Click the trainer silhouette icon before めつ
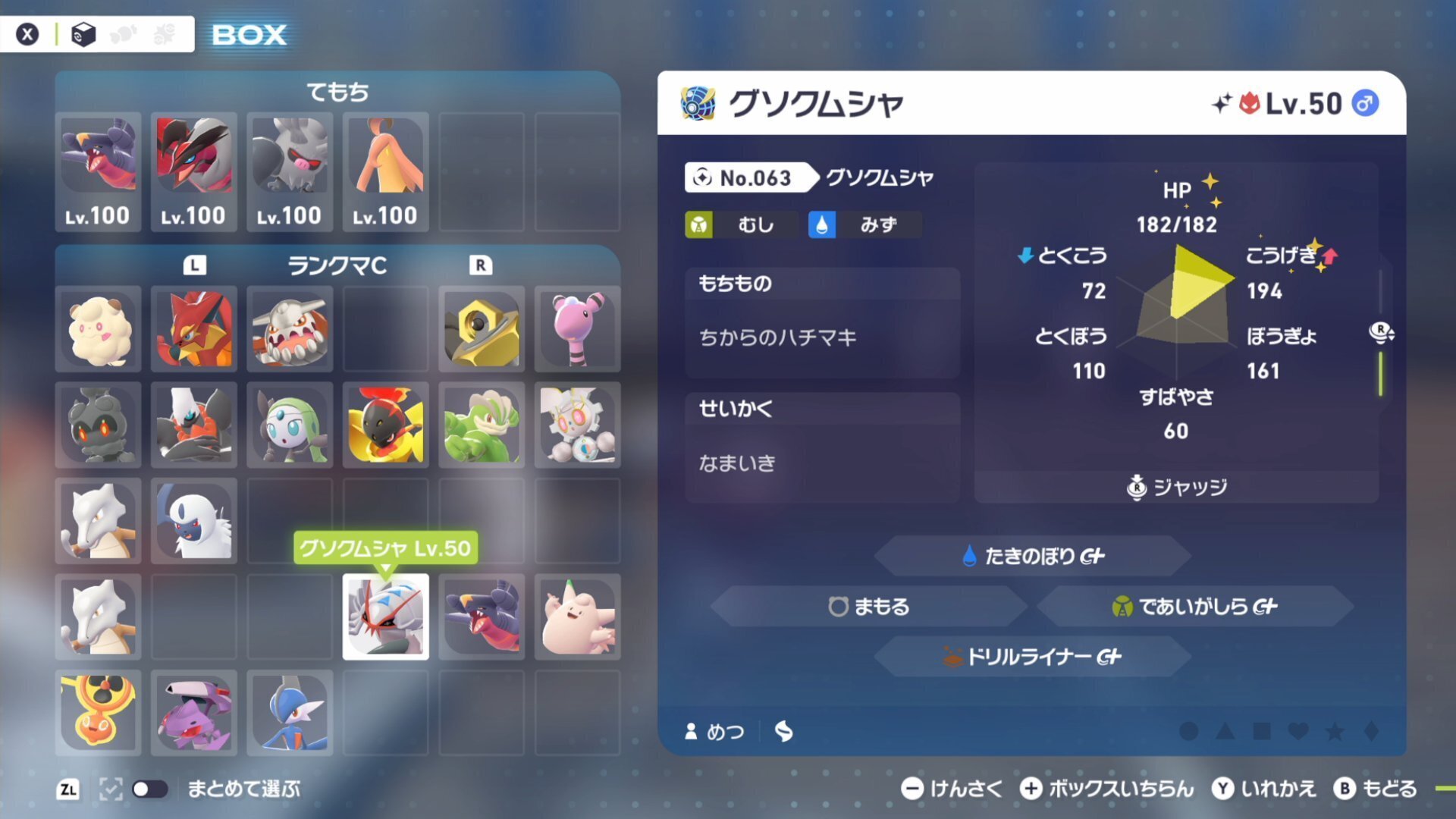 (691, 731)
